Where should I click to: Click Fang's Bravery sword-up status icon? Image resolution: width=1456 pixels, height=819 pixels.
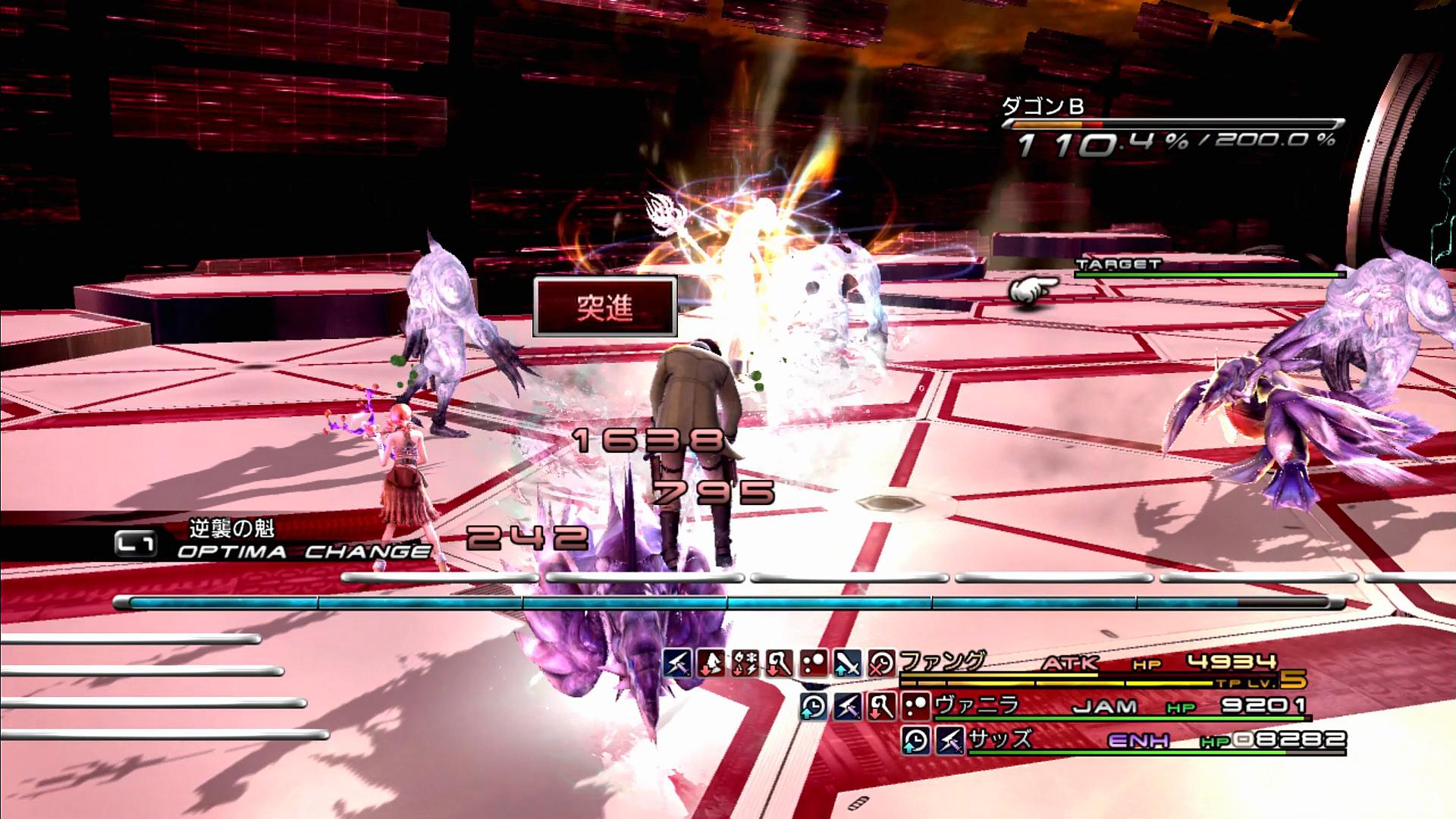(x=848, y=664)
